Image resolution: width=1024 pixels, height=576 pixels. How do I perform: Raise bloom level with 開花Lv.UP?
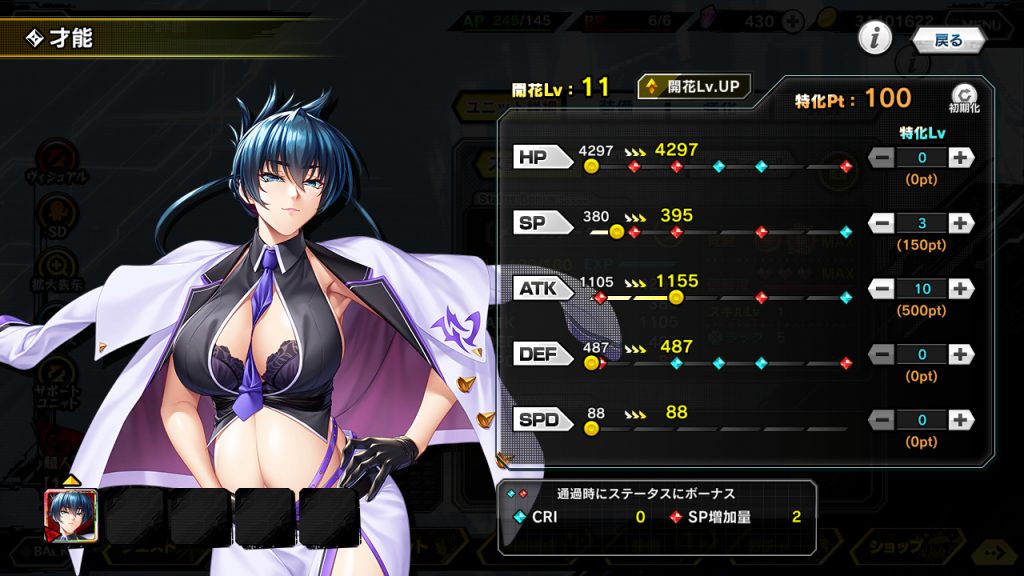694,87
